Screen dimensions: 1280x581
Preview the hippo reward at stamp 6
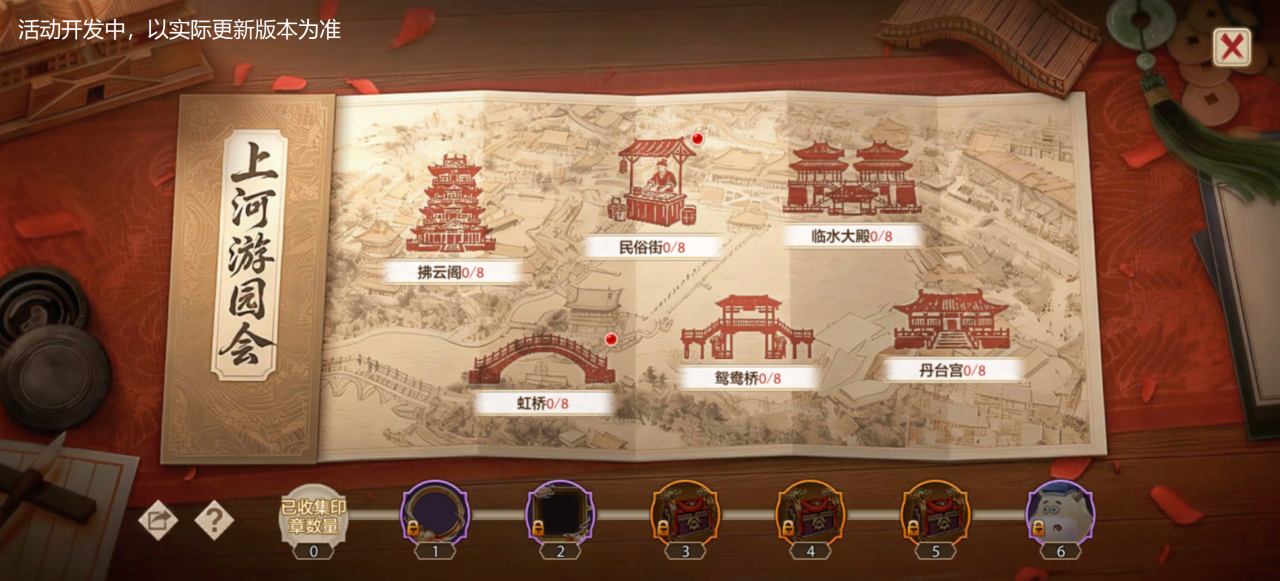pyautogui.click(x=1060, y=513)
